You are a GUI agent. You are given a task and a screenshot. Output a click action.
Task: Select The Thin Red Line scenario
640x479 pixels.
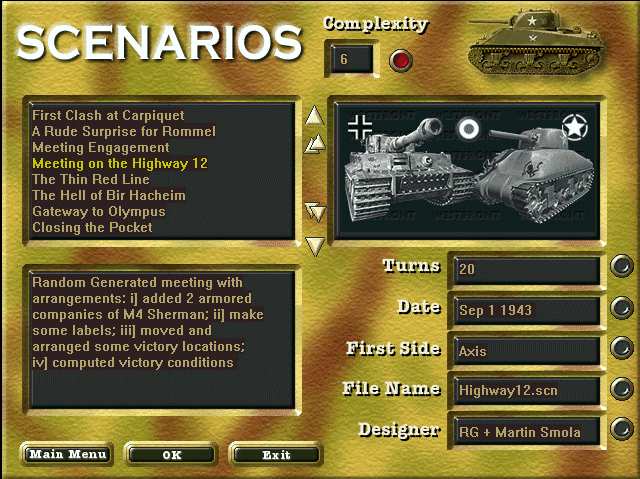point(90,179)
